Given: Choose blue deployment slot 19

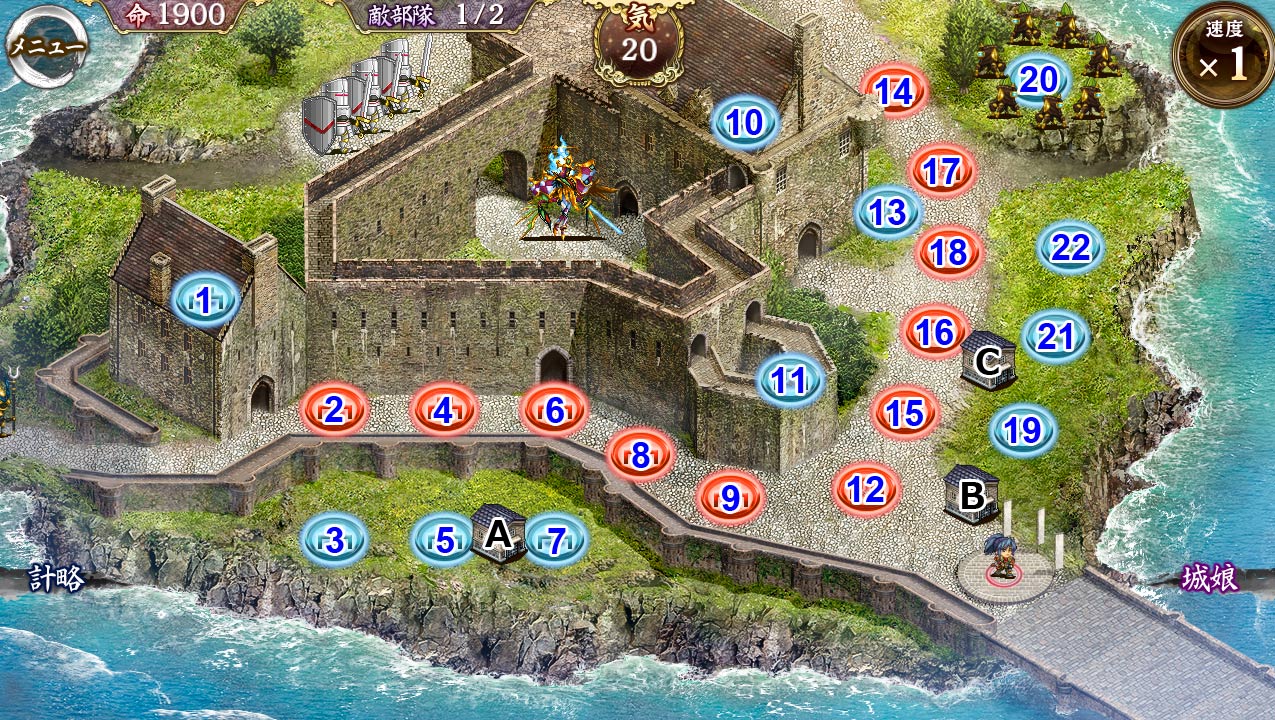Looking at the screenshot, I should (1023, 430).
